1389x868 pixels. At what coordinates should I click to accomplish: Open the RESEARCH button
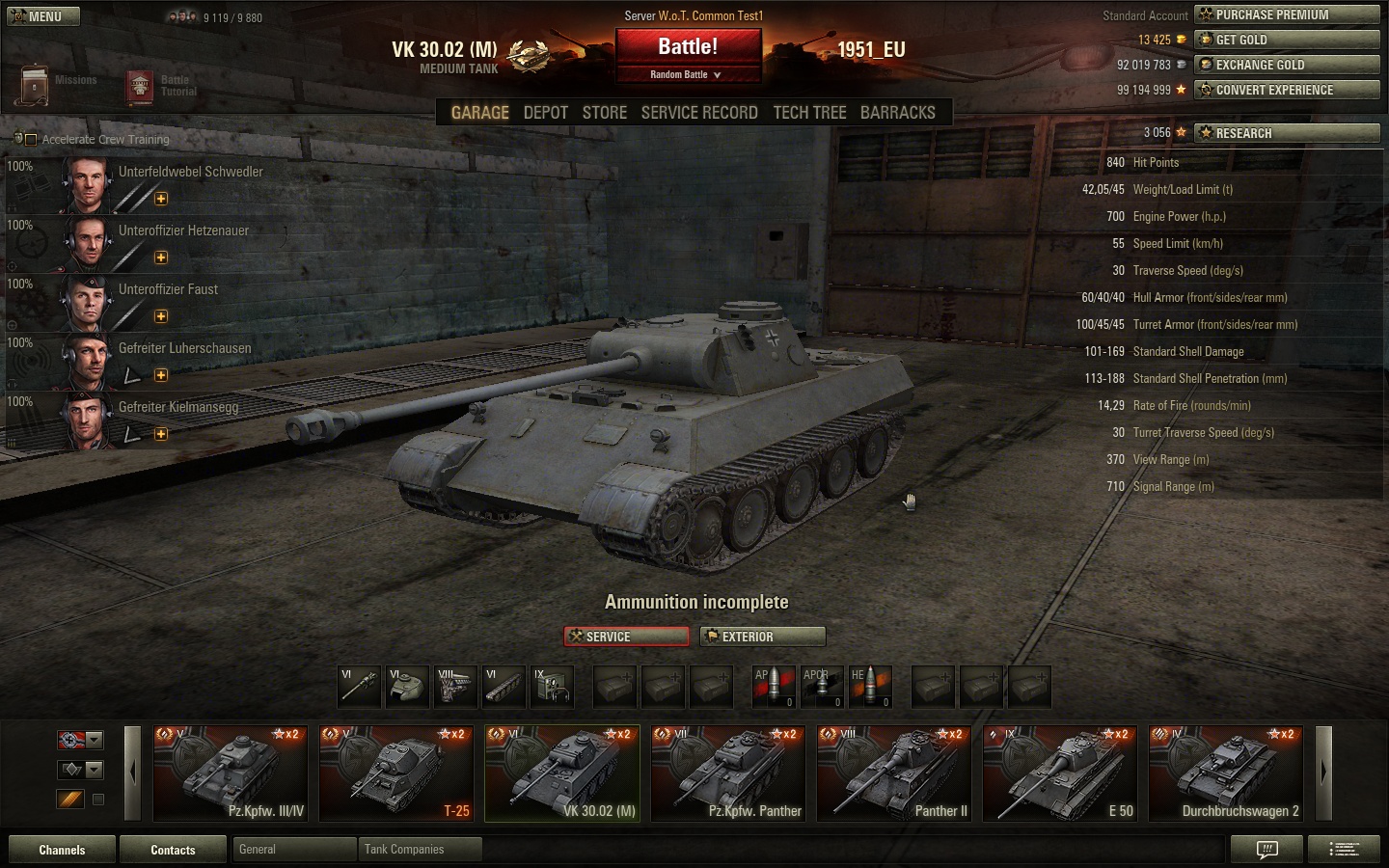[x=1287, y=133]
